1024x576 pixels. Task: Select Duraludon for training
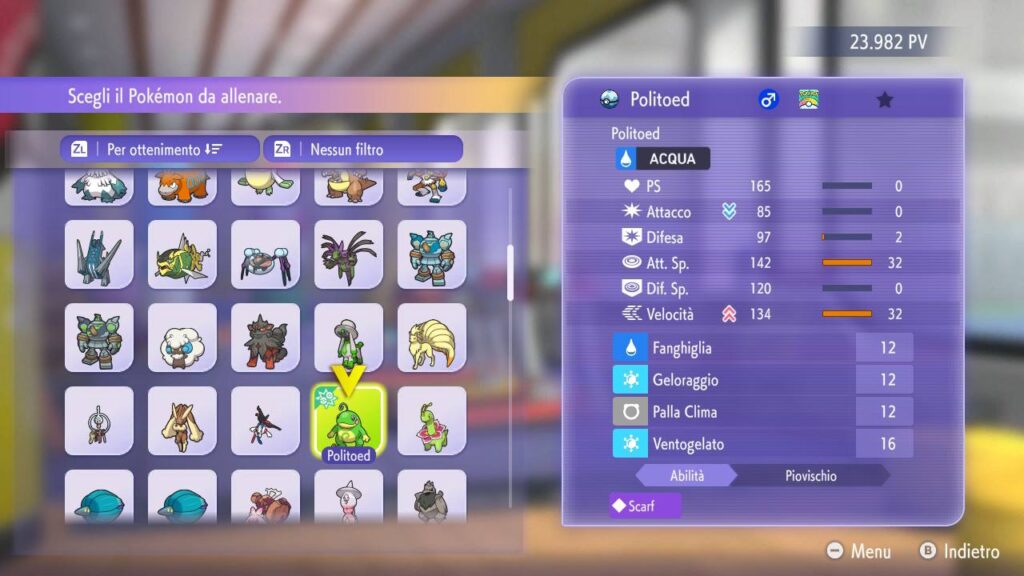pyautogui.click(x=99, y=254)
